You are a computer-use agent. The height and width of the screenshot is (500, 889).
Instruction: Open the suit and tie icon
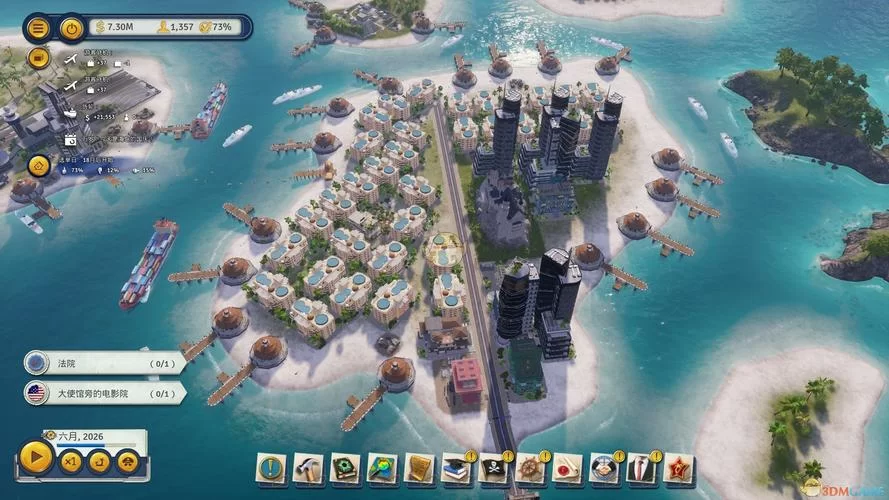point(641,467)
